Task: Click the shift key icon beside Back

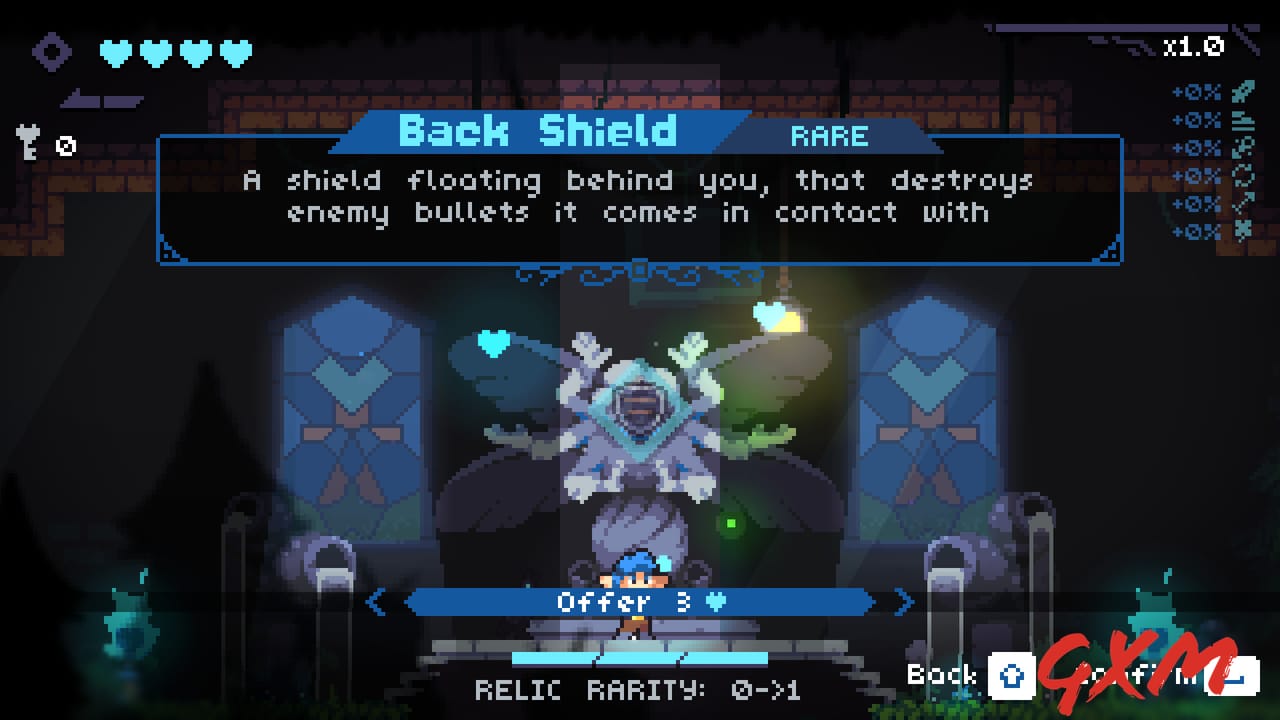Action: pos(1013,677)
